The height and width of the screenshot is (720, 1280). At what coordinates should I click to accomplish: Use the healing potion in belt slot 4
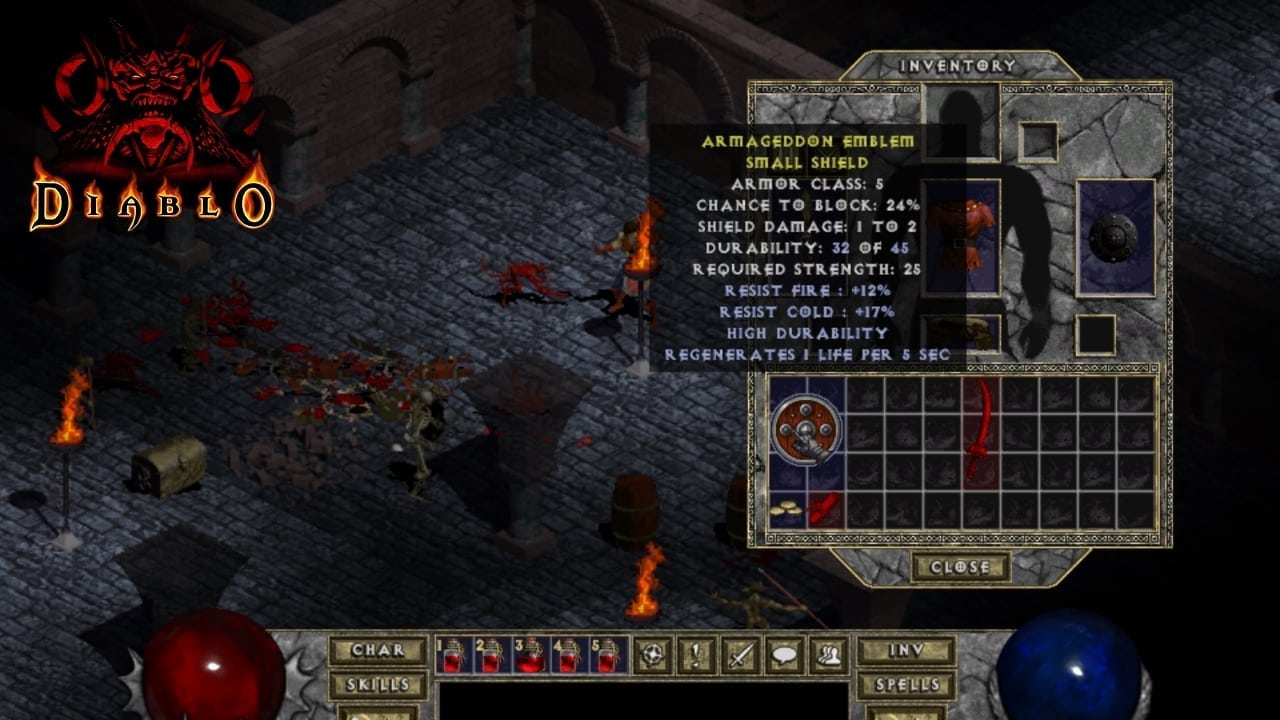(569, 655)
